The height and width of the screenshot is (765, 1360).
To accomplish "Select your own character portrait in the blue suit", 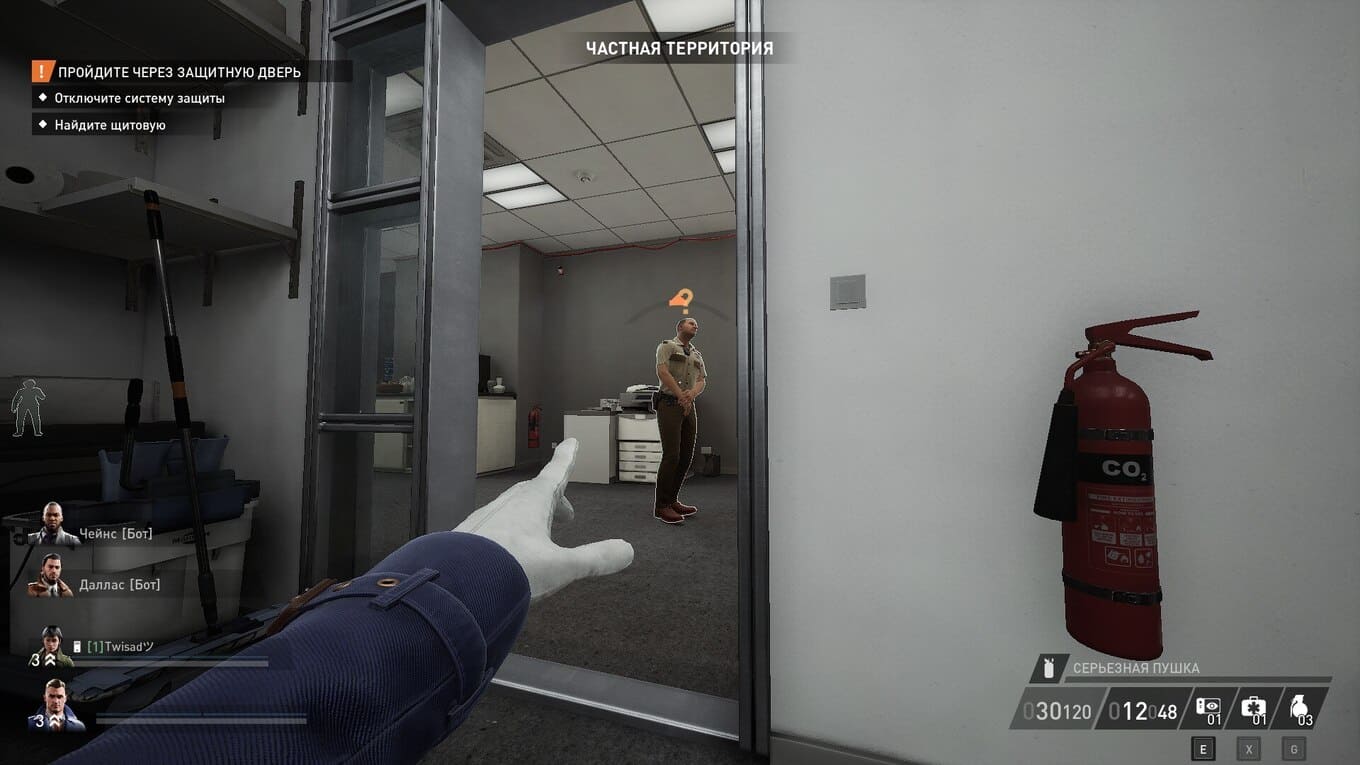I will tap(58, 703).
